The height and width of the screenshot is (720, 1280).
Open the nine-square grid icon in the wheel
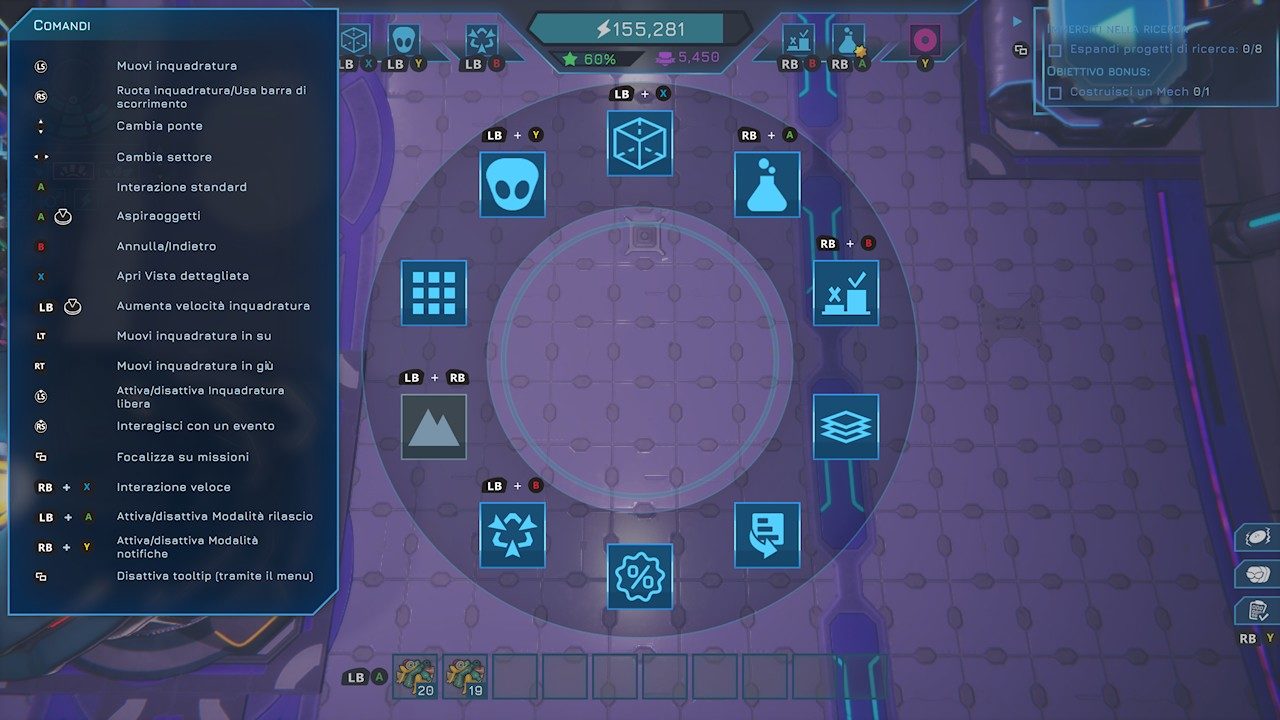click(x=434, y=293)
